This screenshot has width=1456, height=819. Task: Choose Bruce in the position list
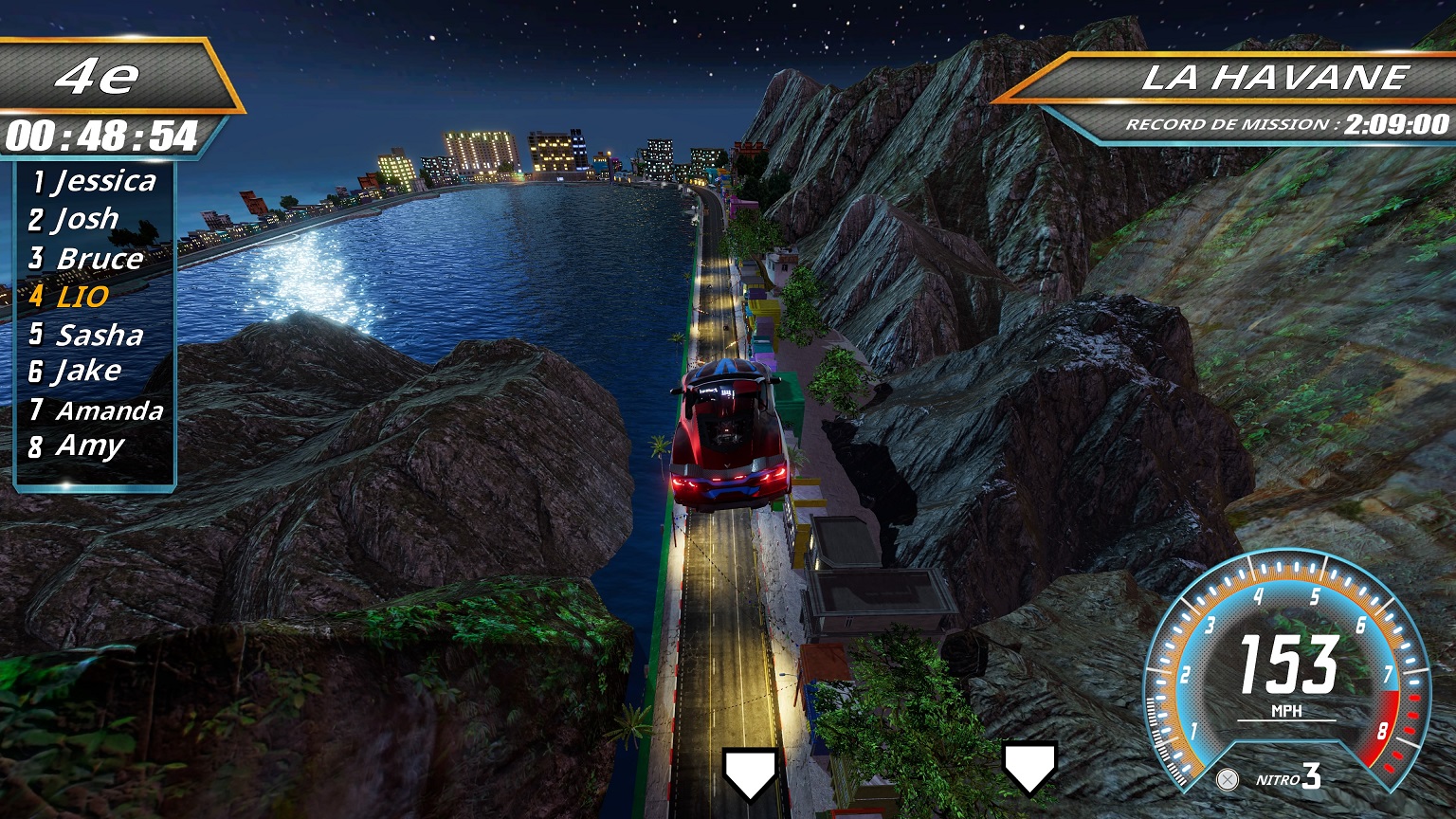point(87,258)
